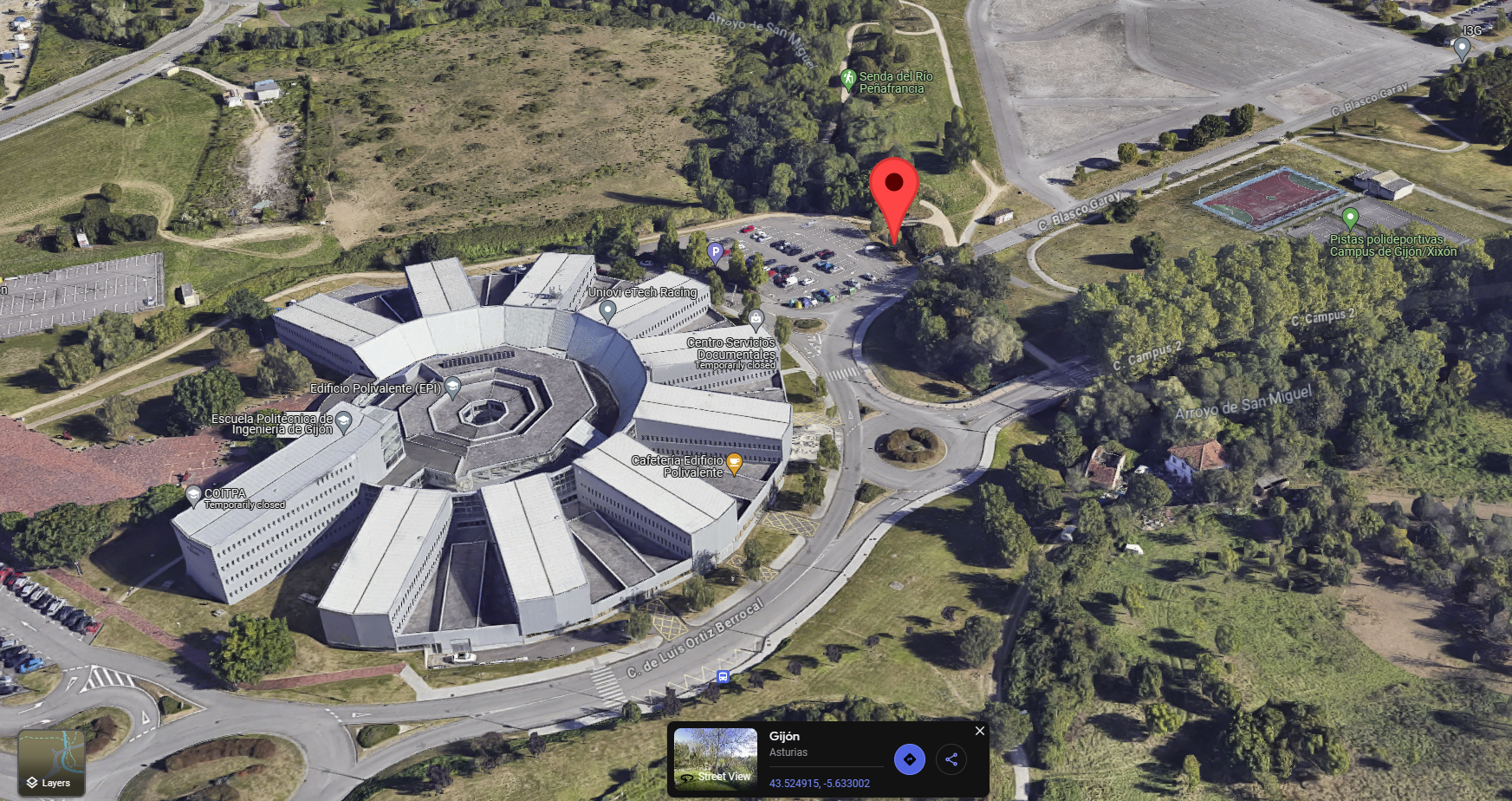Click the blue parking P marker
This screenshot has width=1512, height=801.
tap(715, 252)
